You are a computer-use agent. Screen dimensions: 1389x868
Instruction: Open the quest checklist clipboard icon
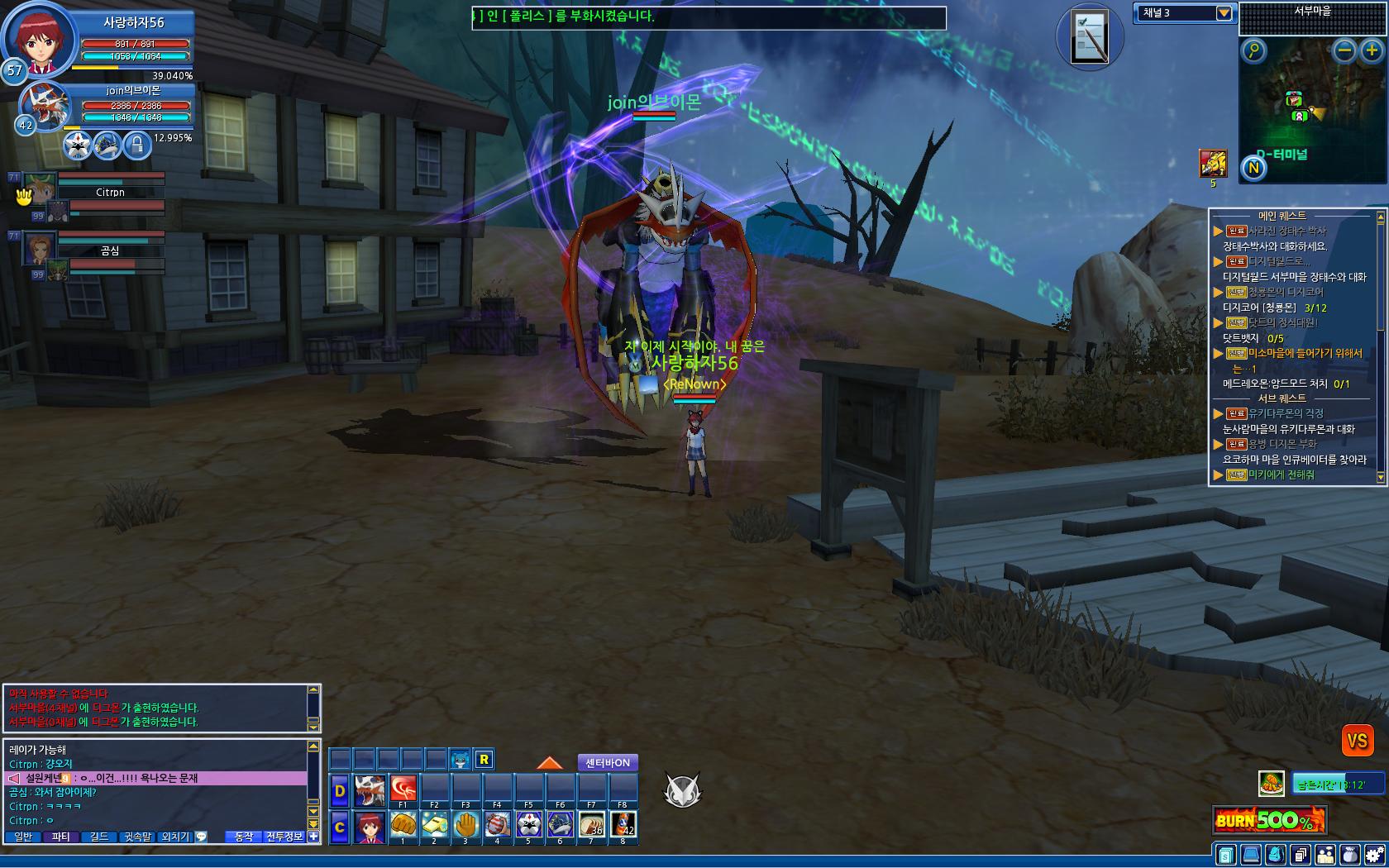pos(1090,37)
